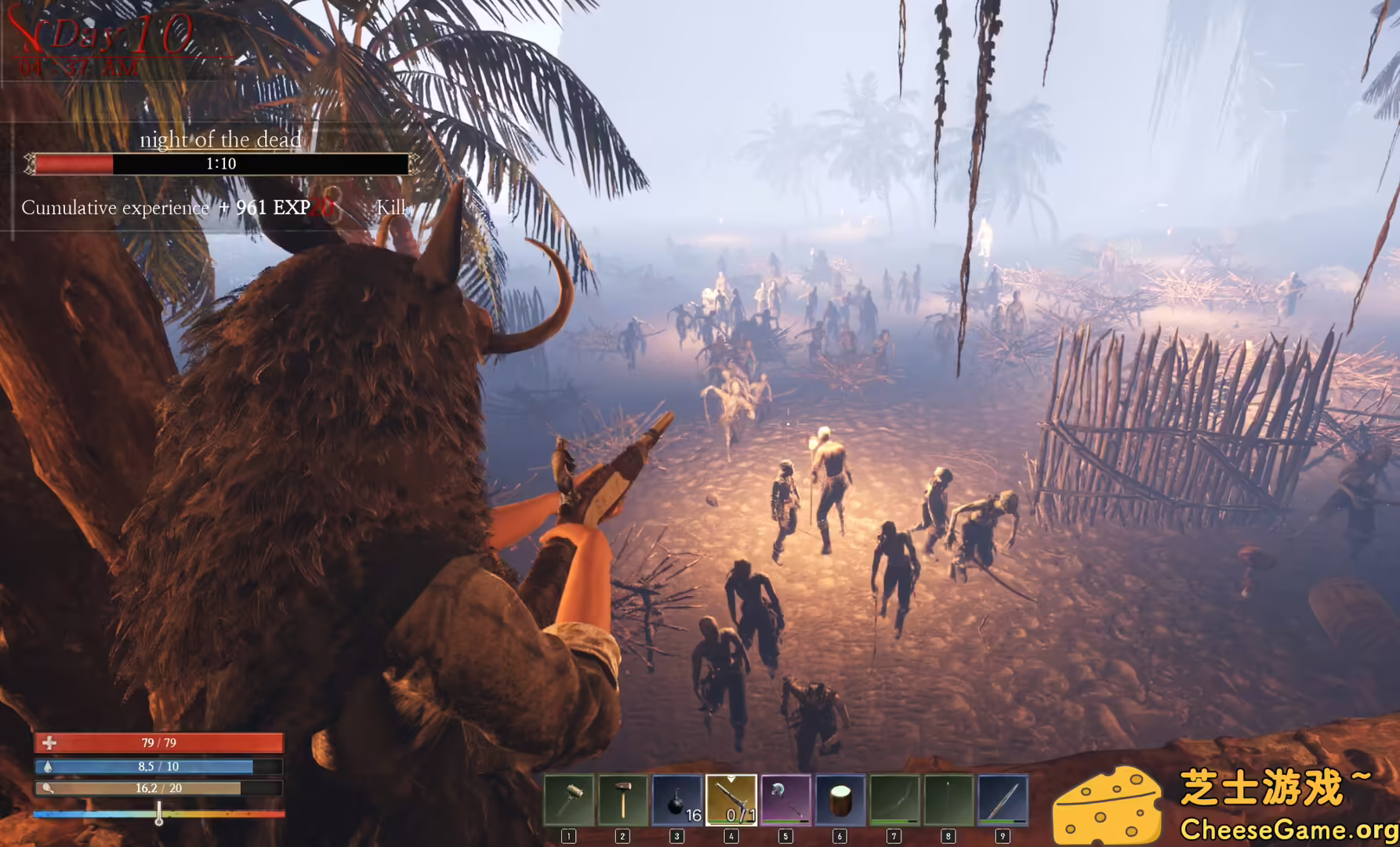Screen dimensions: 1400x847
Task: Equip the wooden-handled hammer in slot 2
Action: pyautogui.click(x=623, y=800)
